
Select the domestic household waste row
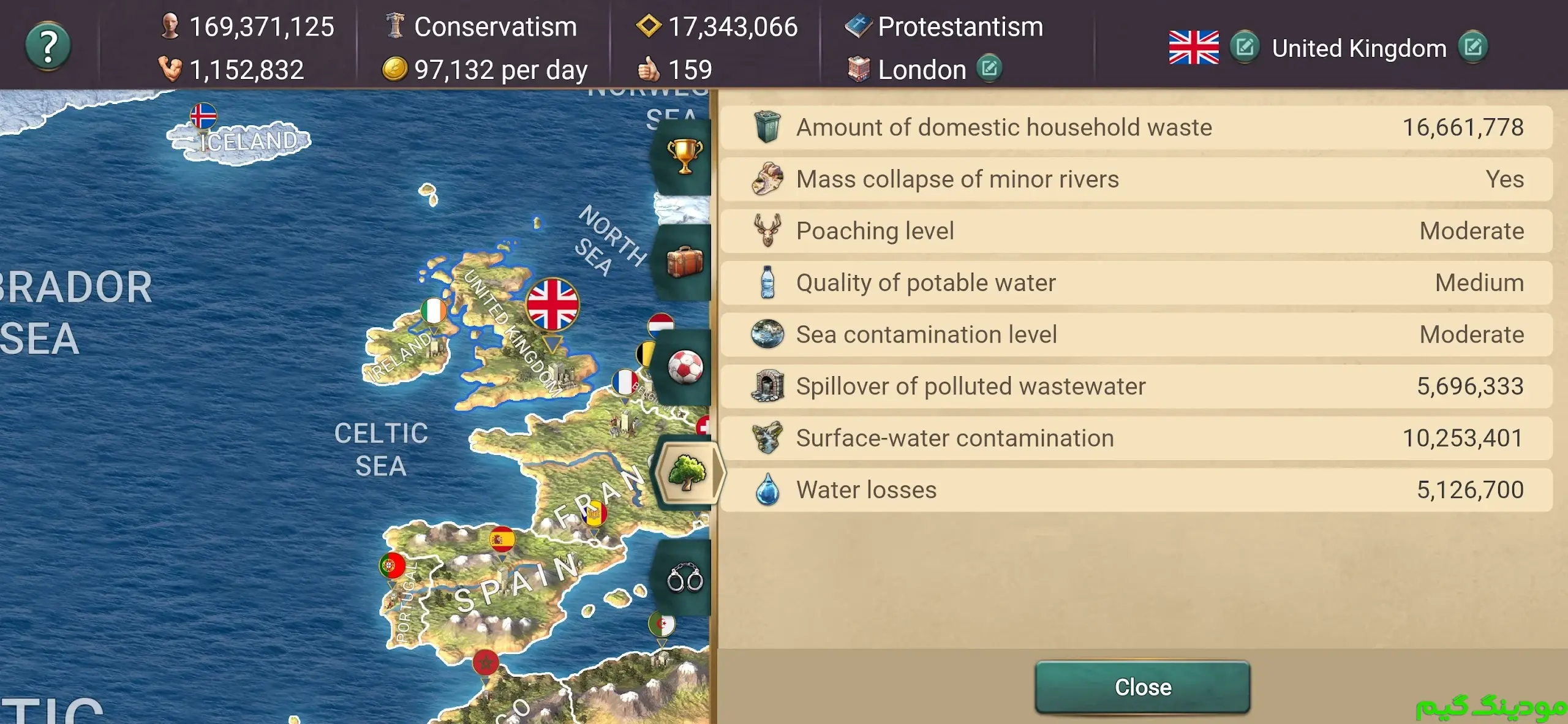[1136, 127]
